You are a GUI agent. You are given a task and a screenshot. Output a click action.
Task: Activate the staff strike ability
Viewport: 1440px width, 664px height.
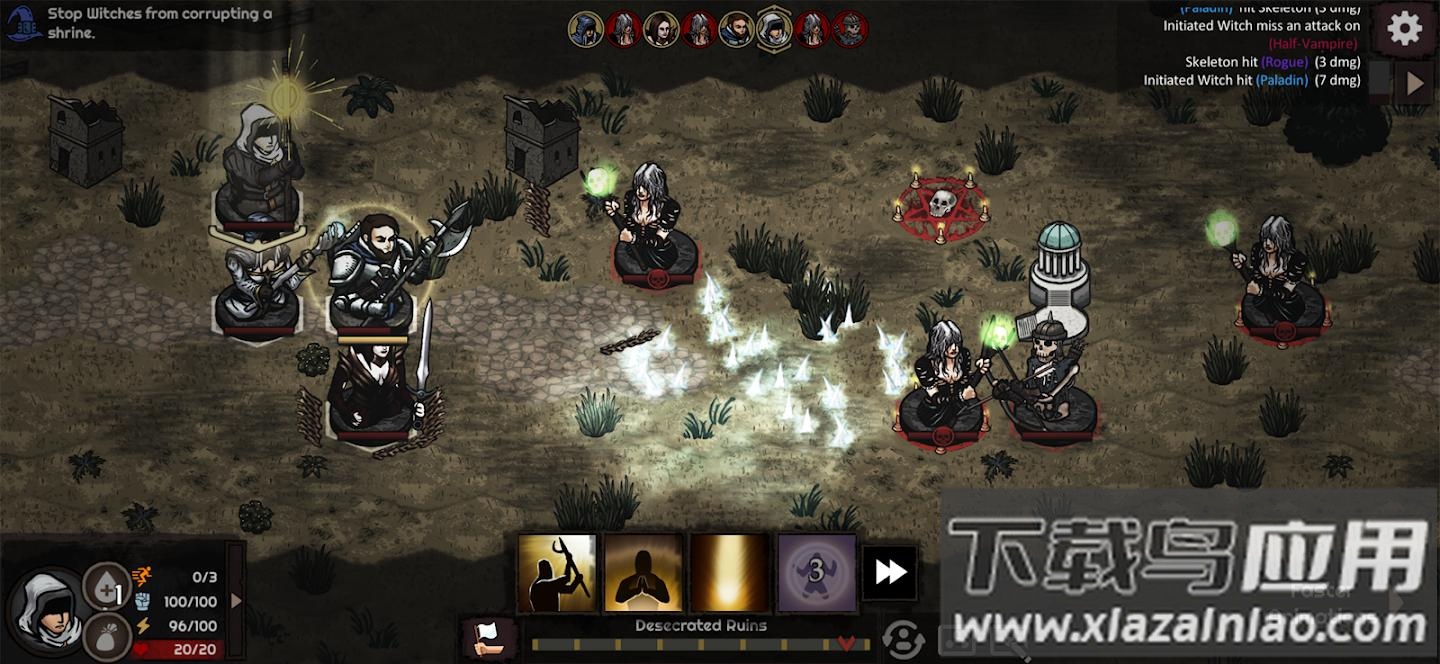(x=557, y=572)
